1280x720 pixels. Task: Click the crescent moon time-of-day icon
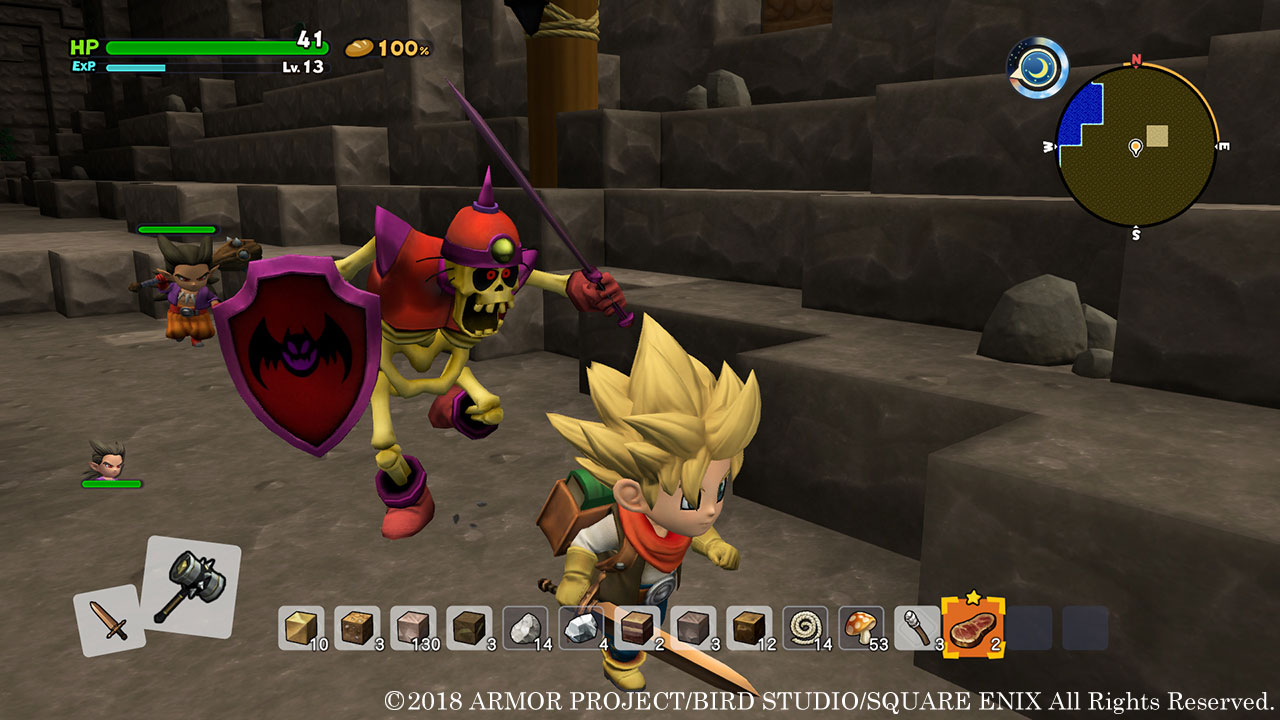[1038, 67]
